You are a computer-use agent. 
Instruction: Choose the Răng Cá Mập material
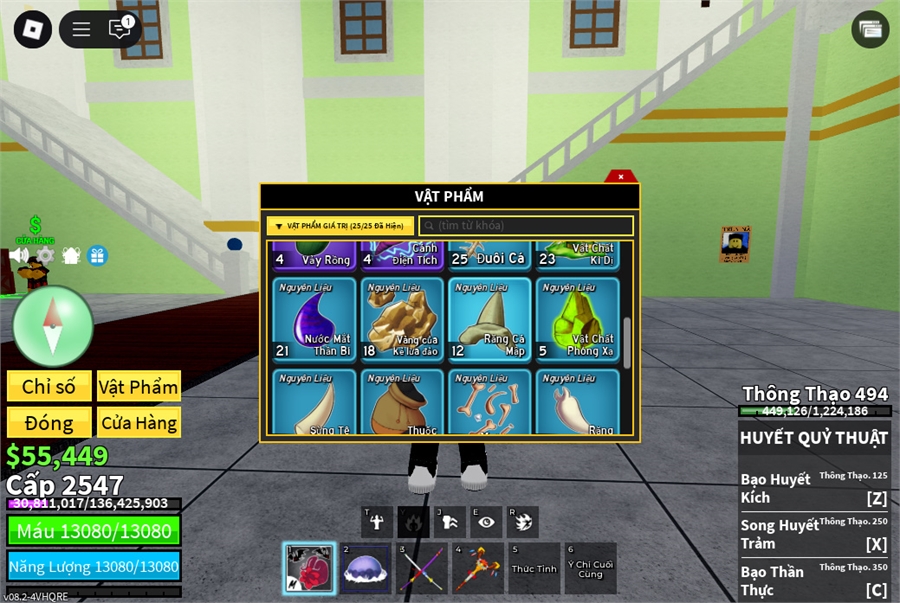tap(489, 318)
